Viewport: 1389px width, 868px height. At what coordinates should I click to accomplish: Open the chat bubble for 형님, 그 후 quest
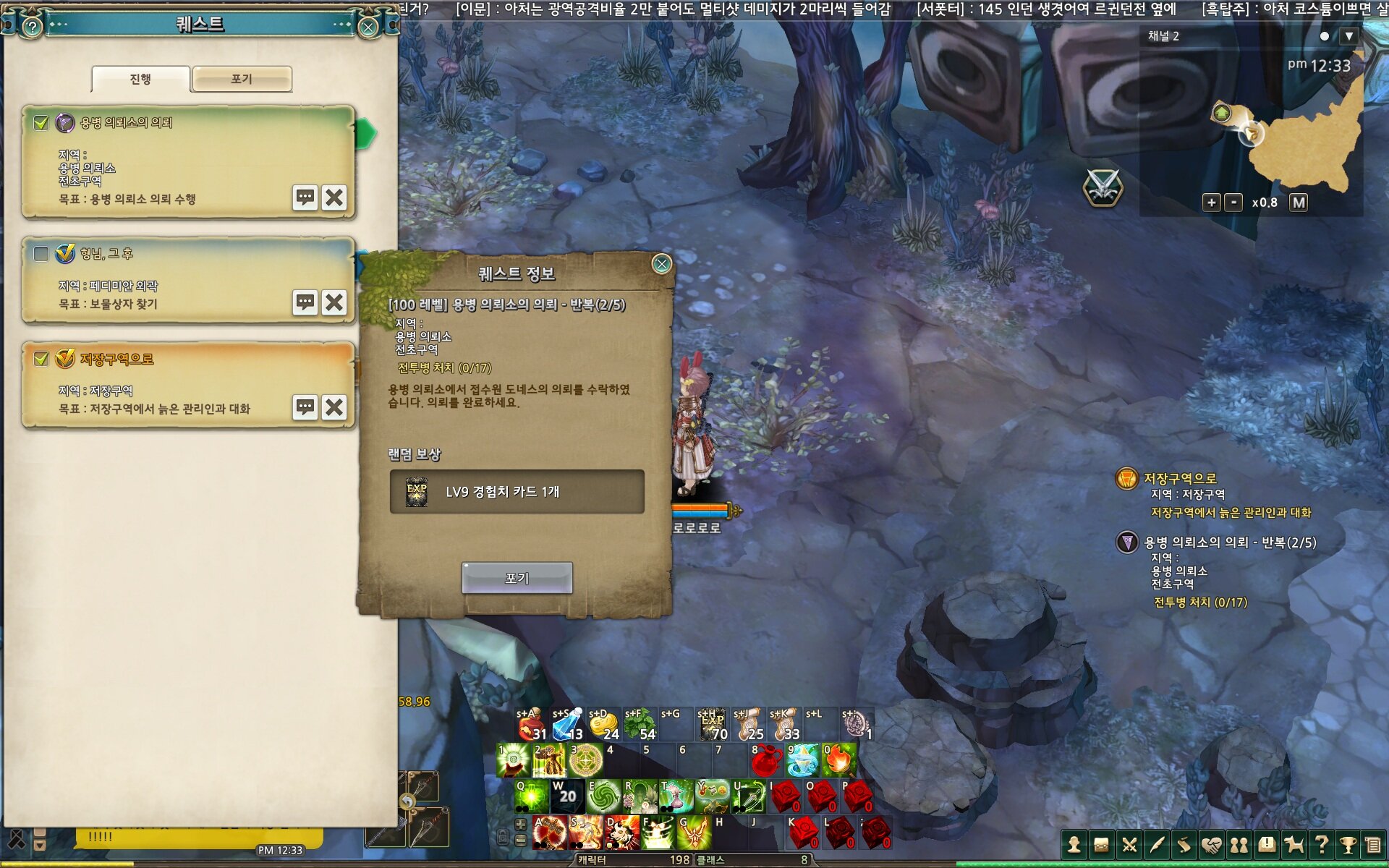pos(305,302)
